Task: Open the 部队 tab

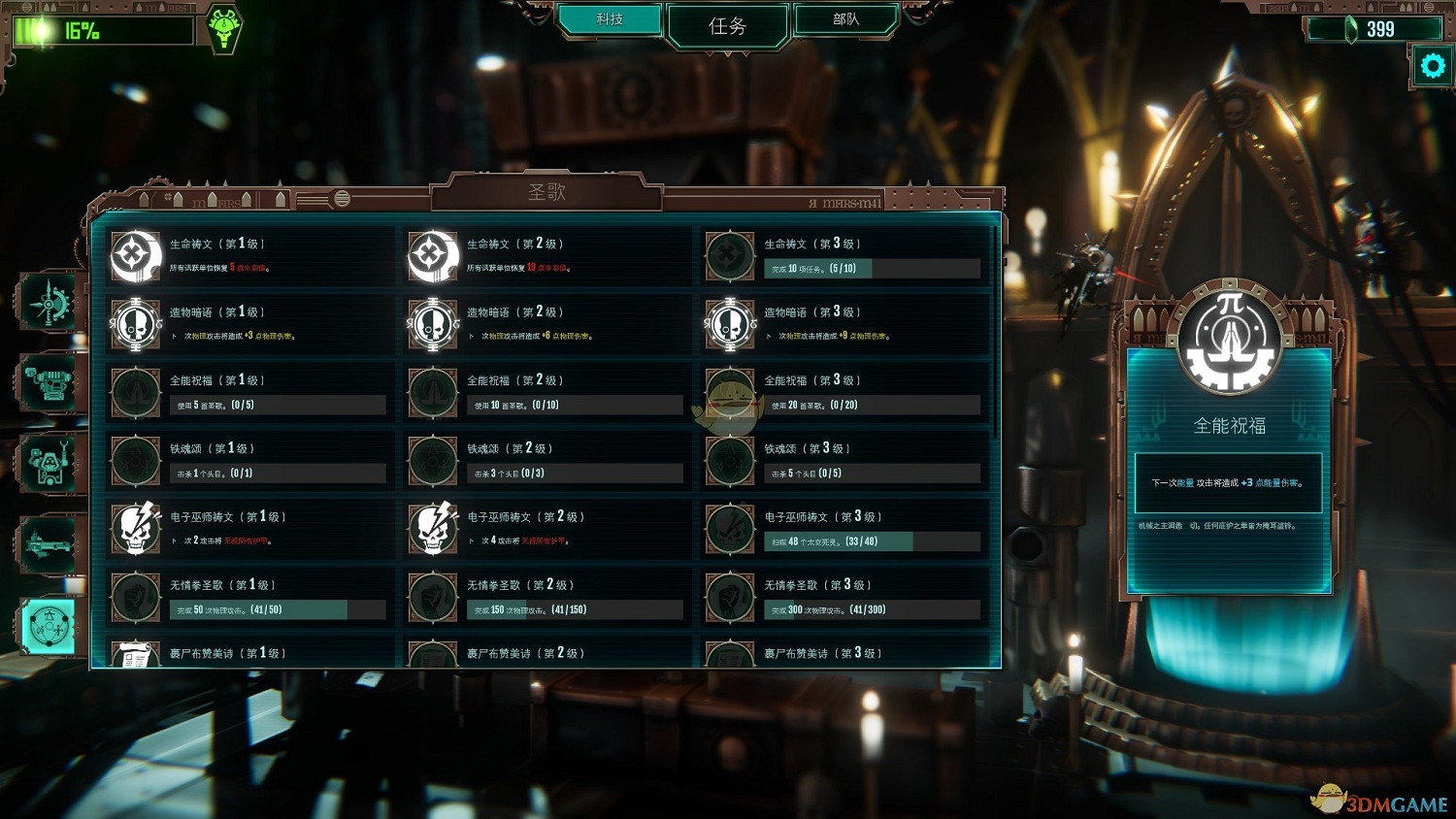Action: click(844, 17)
